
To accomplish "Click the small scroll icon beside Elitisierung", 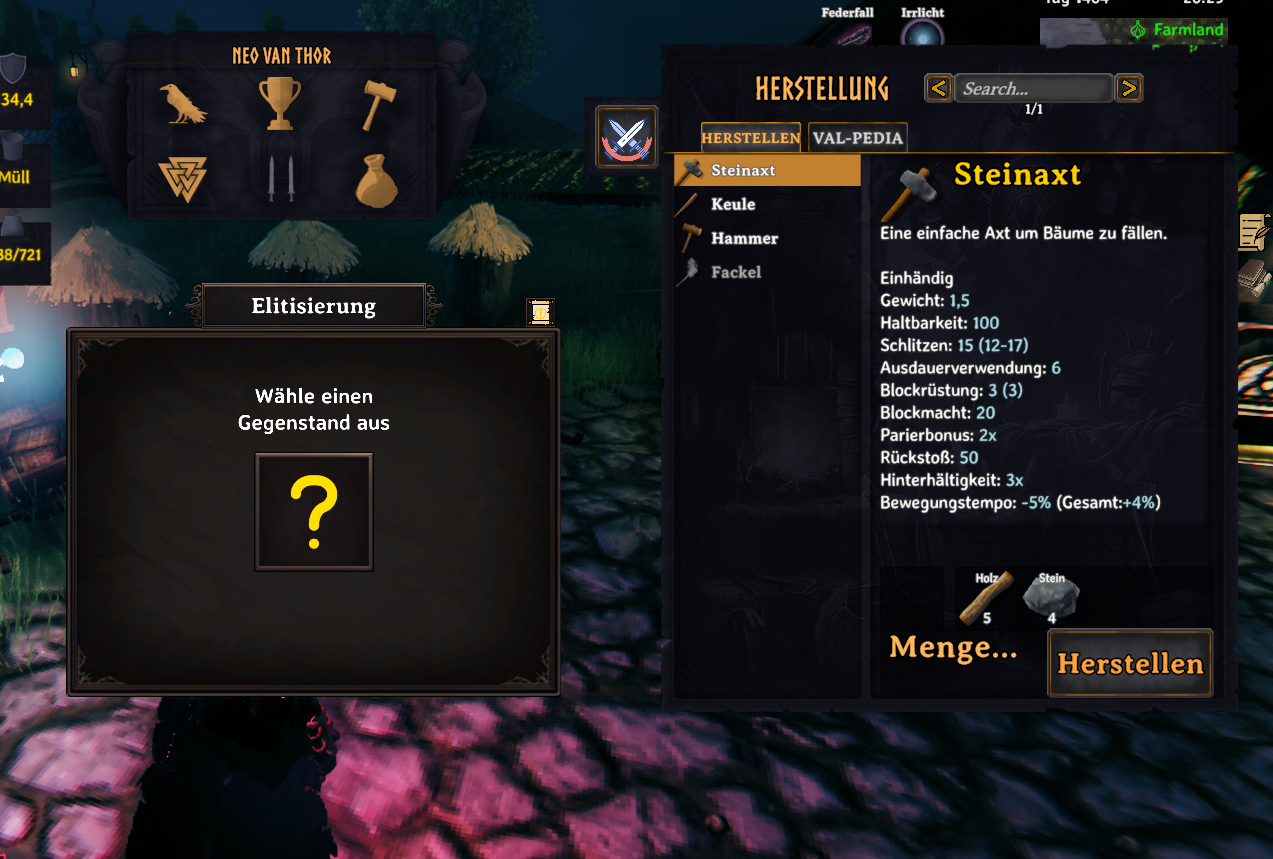I will tap(540, 312).
